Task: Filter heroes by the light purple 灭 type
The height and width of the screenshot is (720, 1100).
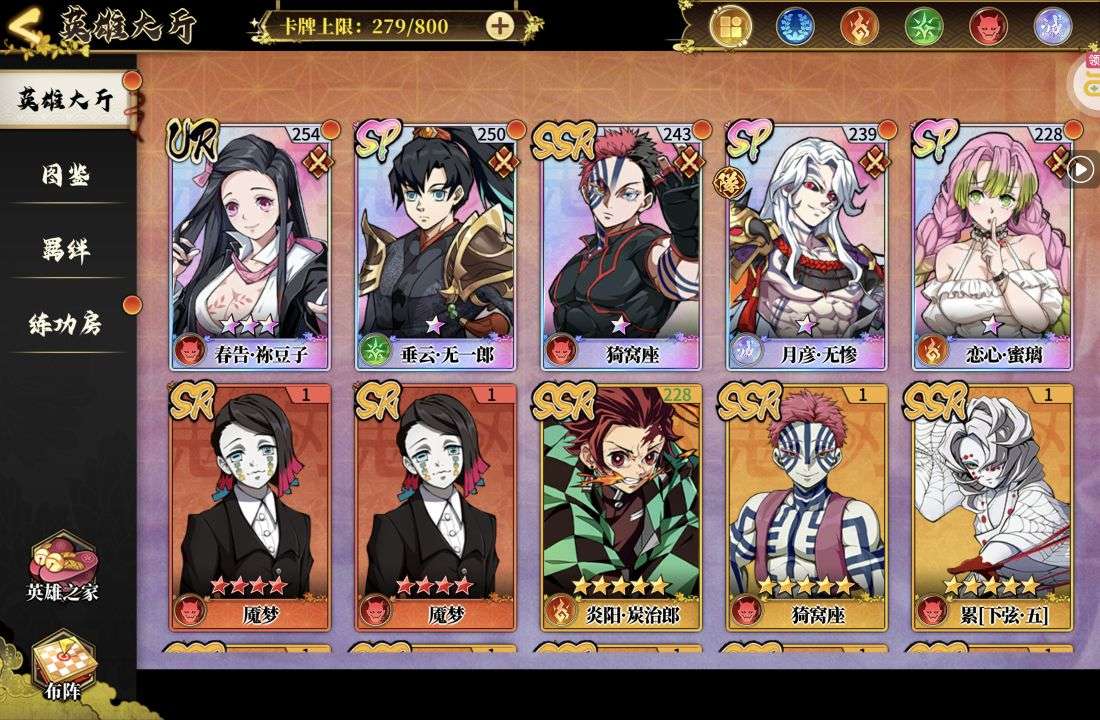Action: click(x=1052, y=25)
